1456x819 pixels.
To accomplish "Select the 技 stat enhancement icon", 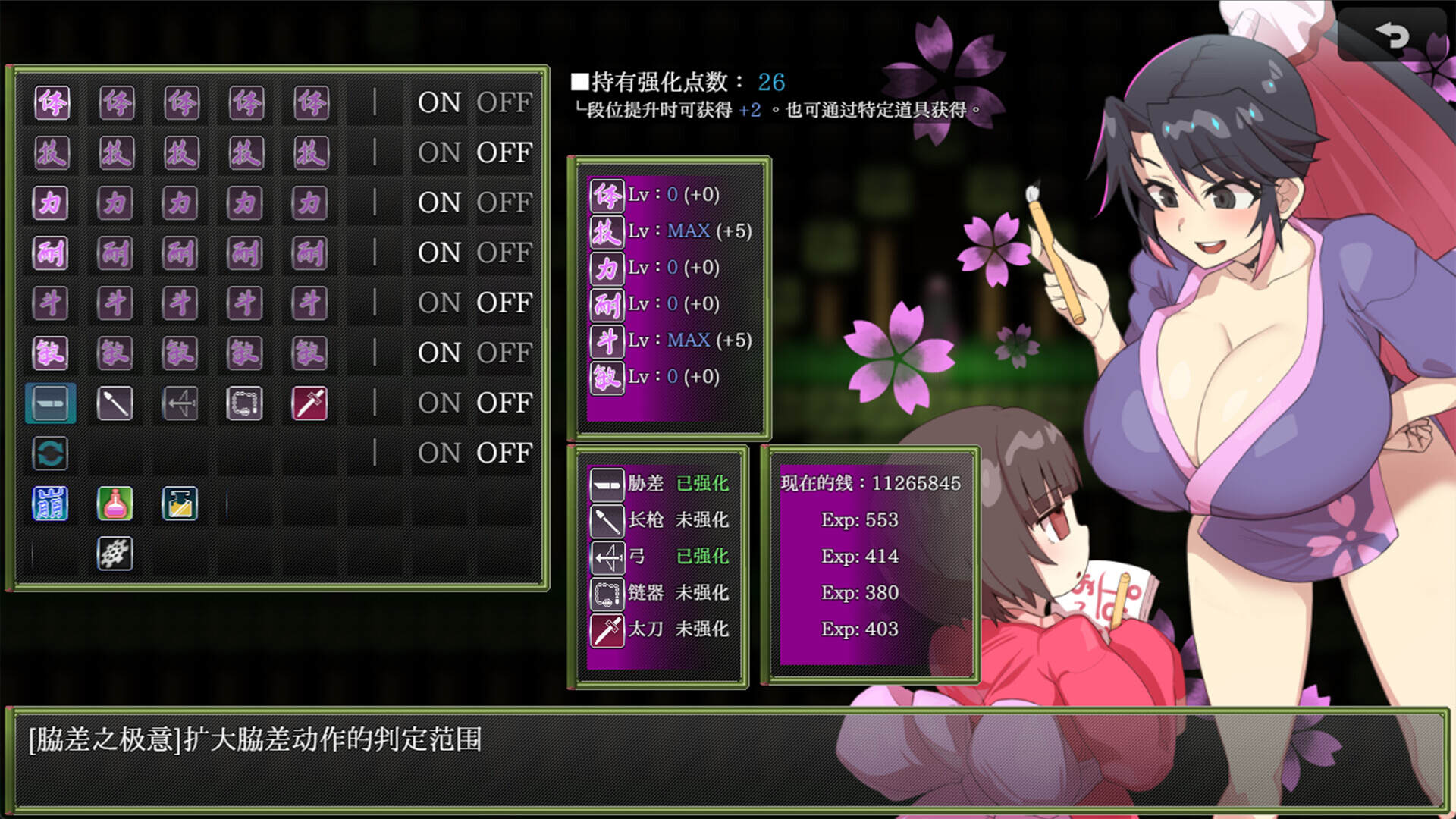I will (x=50, y=152).
